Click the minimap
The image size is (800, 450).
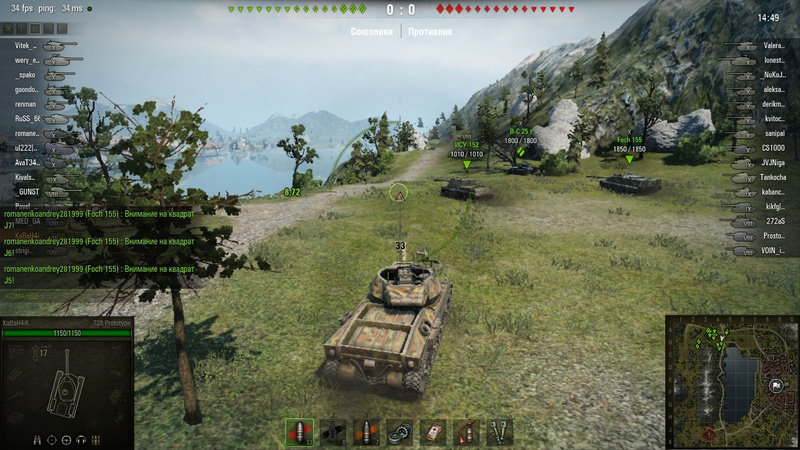[x=731, y=381]
